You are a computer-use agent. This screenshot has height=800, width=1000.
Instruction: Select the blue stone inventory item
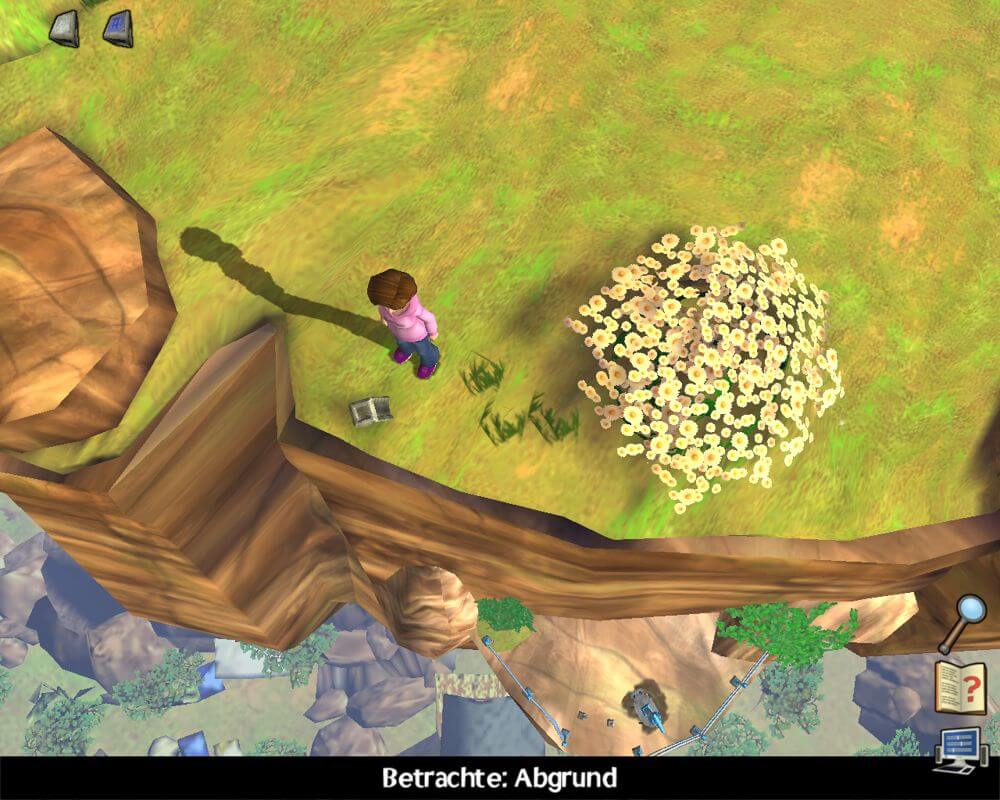point(118,27)
